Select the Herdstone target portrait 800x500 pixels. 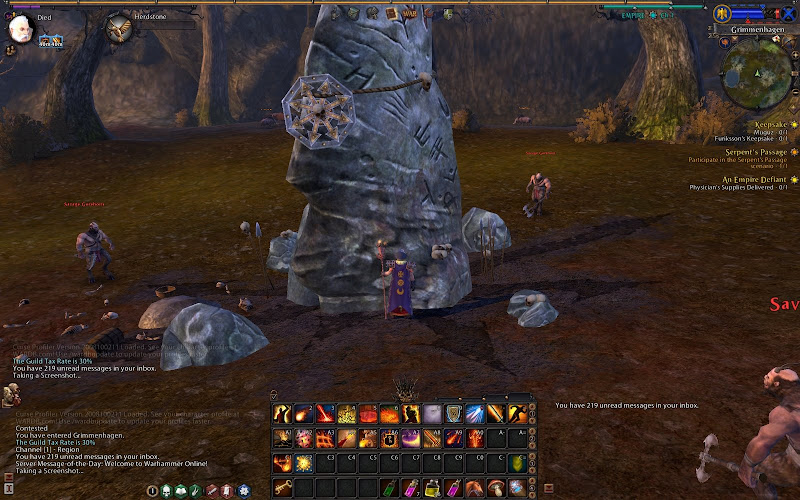point(119,27)
